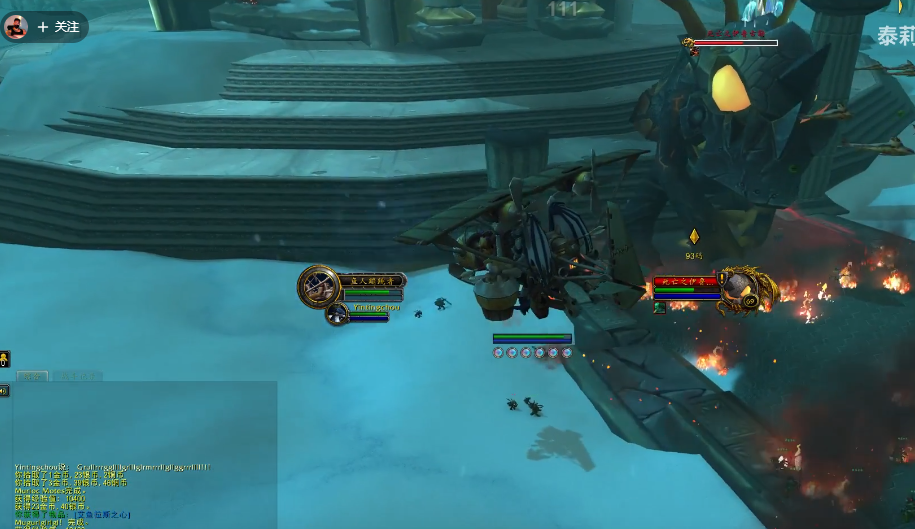Click the boss nameplate at top
The width and height of the screenshot is (915, 529).
click(734, 42)
